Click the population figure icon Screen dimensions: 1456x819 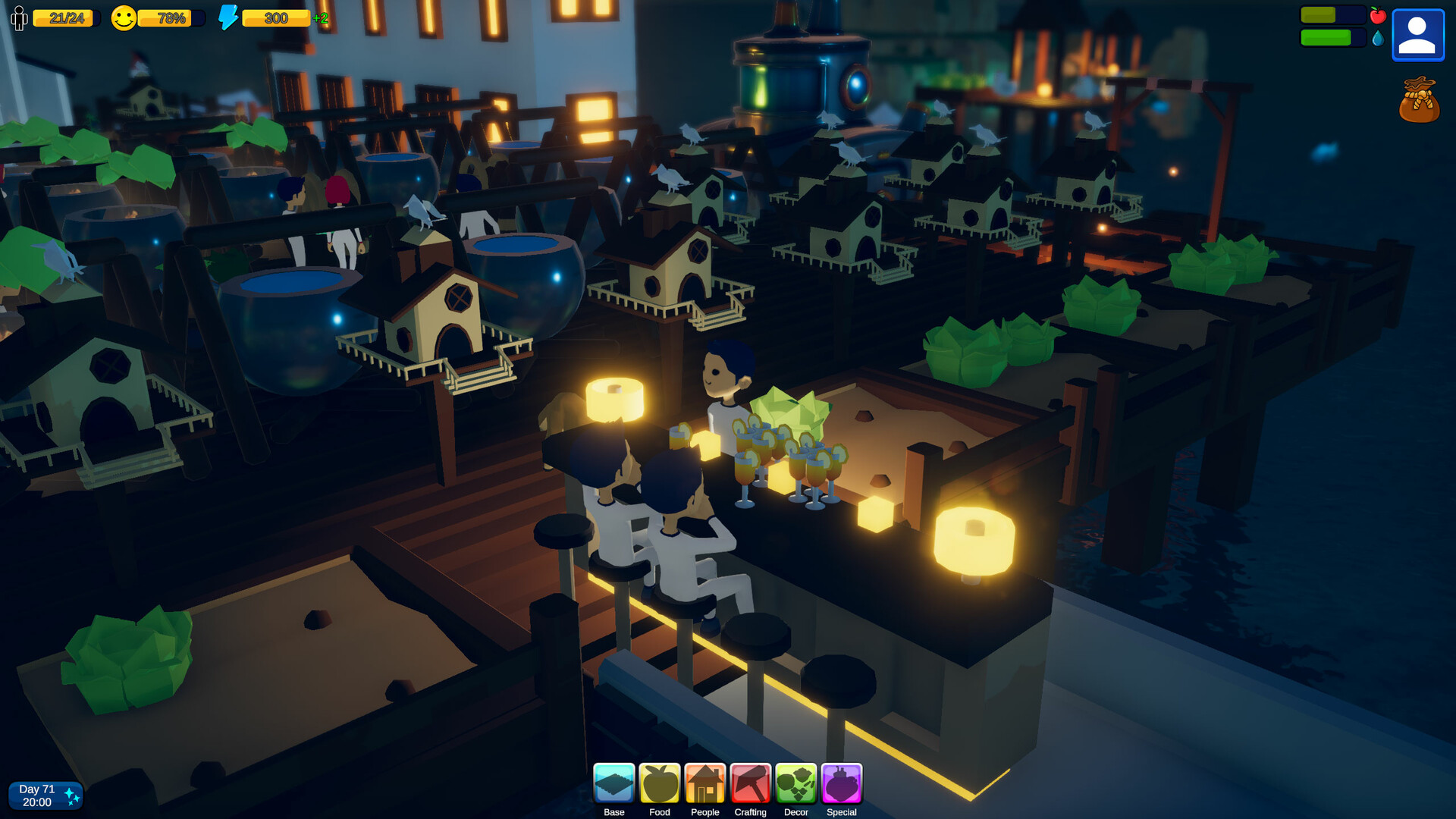[18, 17]
